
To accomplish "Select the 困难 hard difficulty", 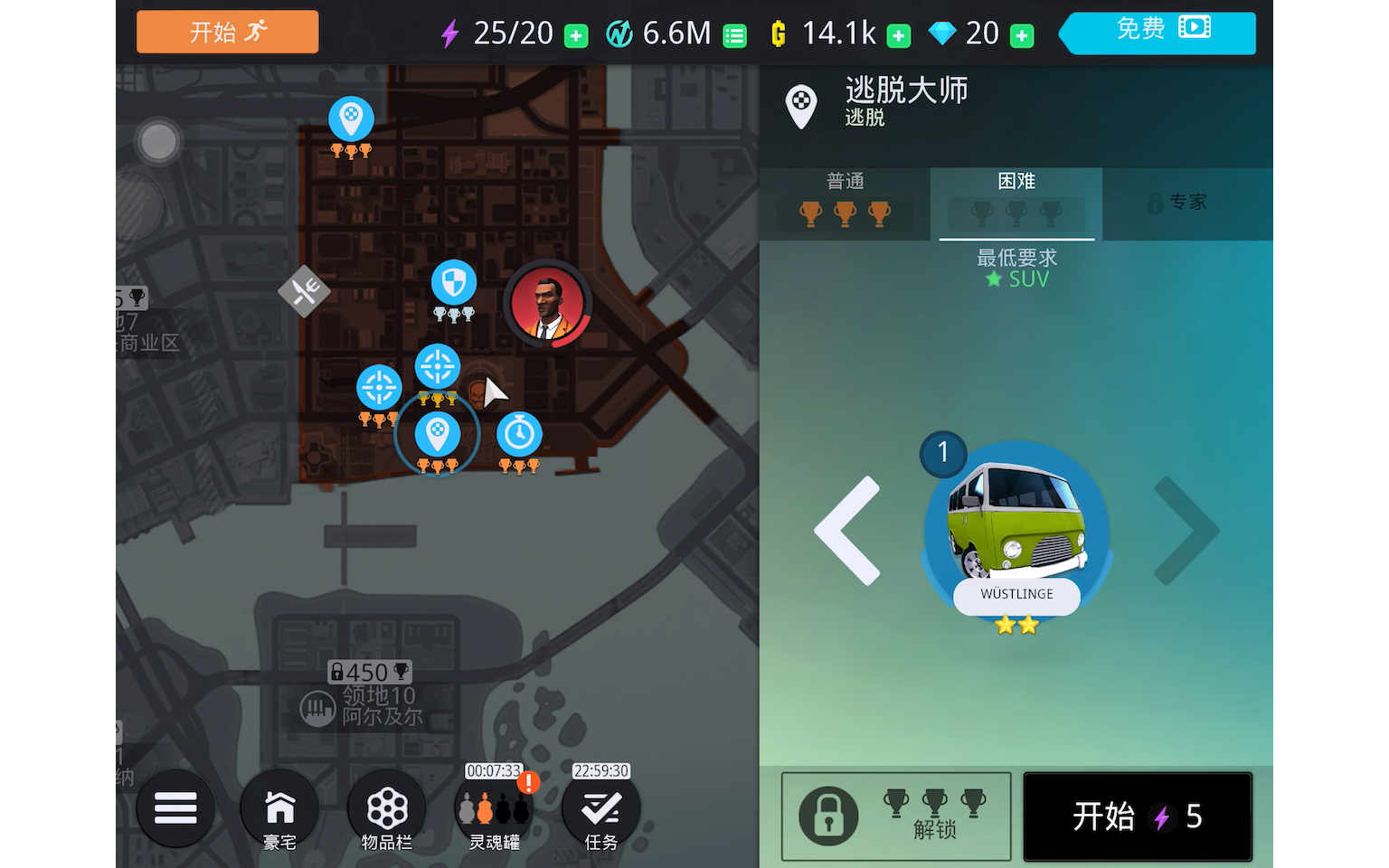I will (x=1016, y=201).
